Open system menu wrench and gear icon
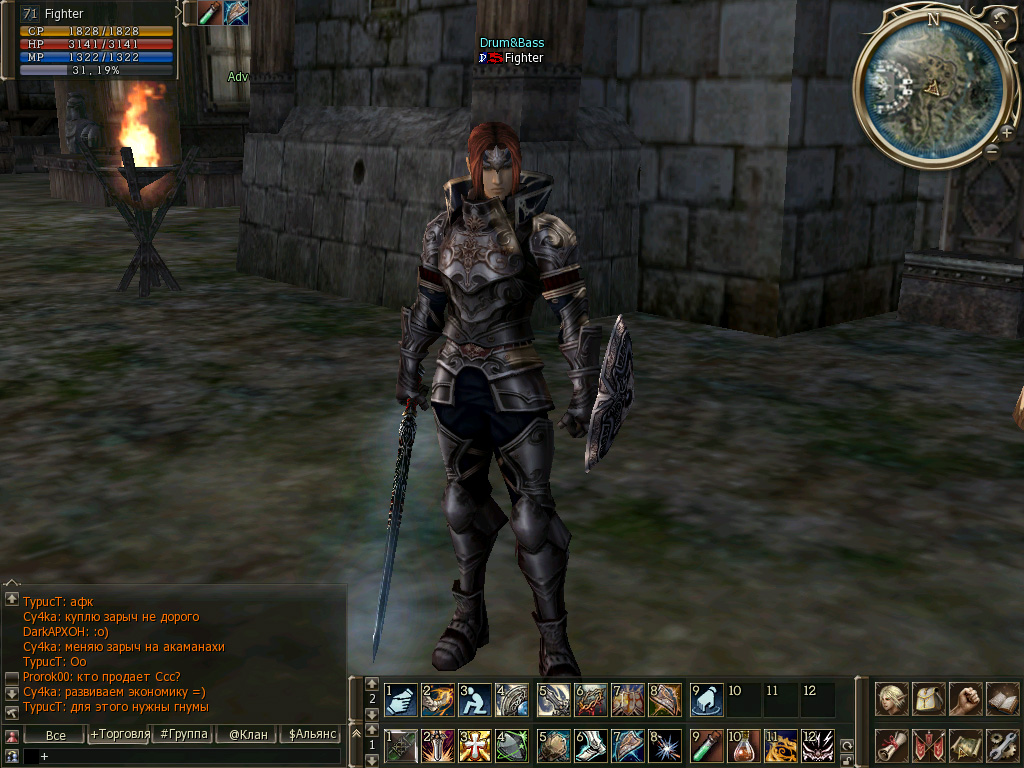Viewport: 1024px width, 768px height. 1002,745
